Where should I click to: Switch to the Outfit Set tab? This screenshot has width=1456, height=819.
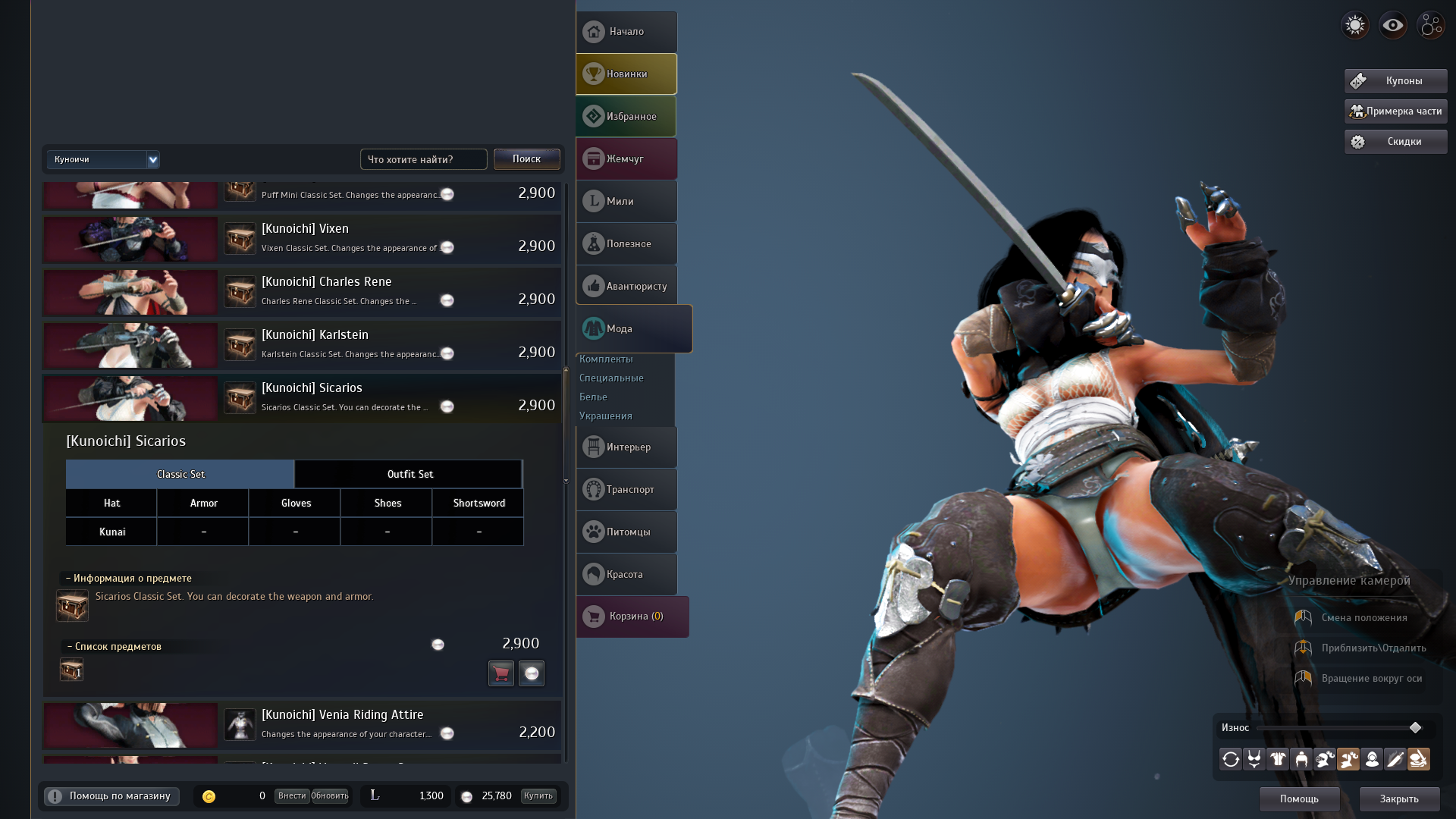click(x=409, y=474)
